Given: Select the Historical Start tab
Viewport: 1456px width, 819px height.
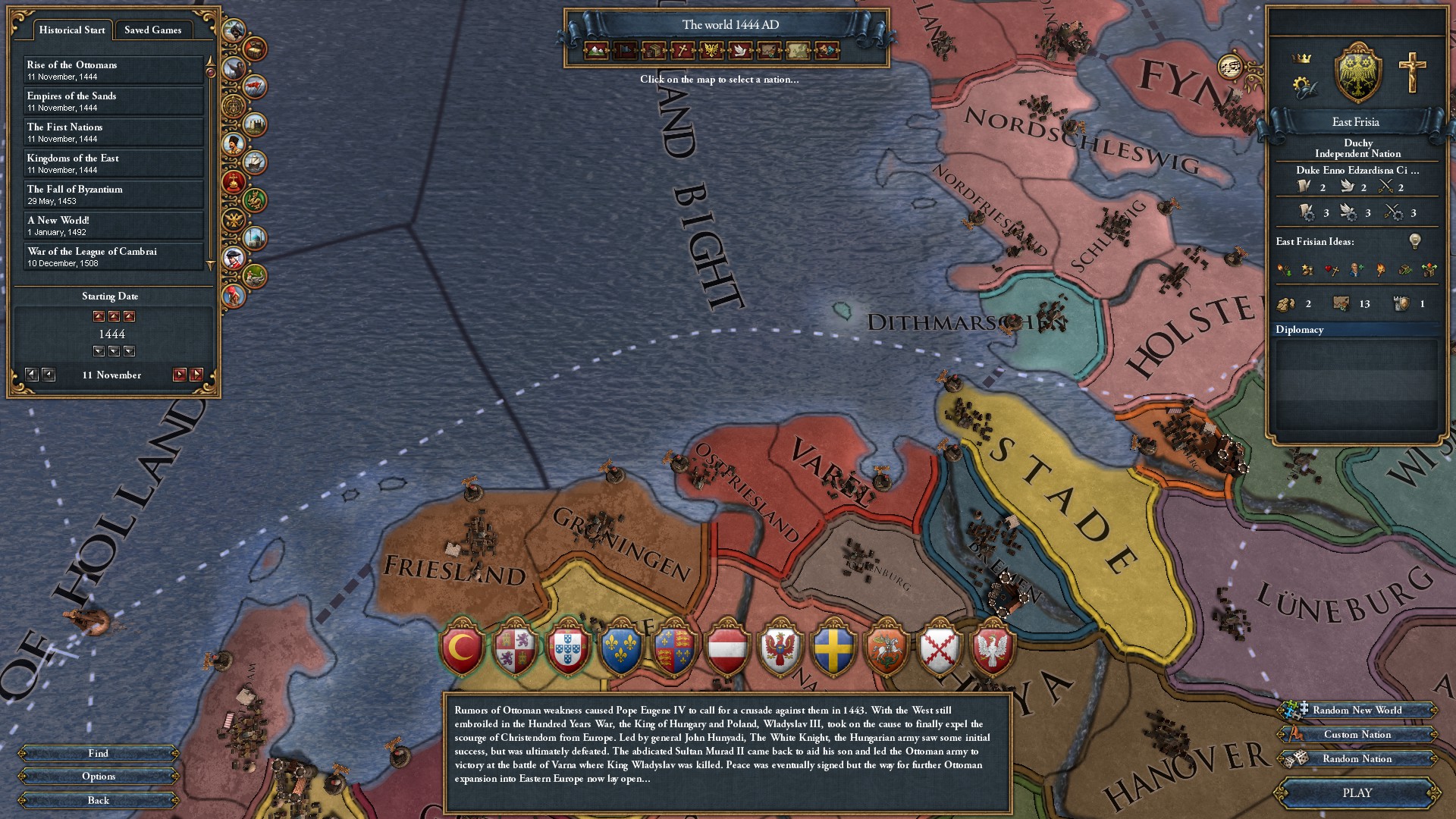Looking at the screenshot, I should (71, 30).
